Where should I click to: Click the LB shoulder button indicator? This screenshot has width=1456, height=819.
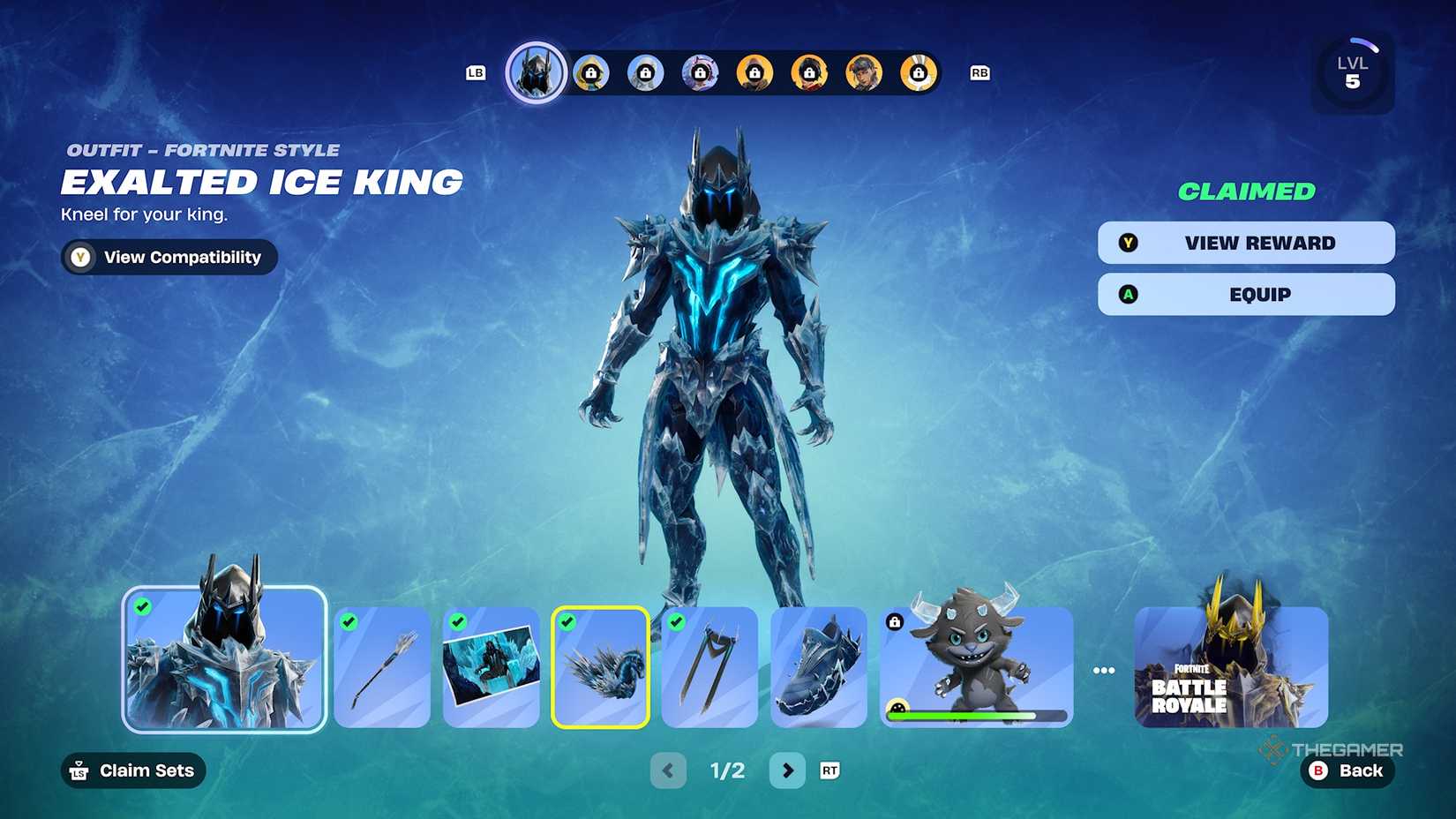pos(476,73)
